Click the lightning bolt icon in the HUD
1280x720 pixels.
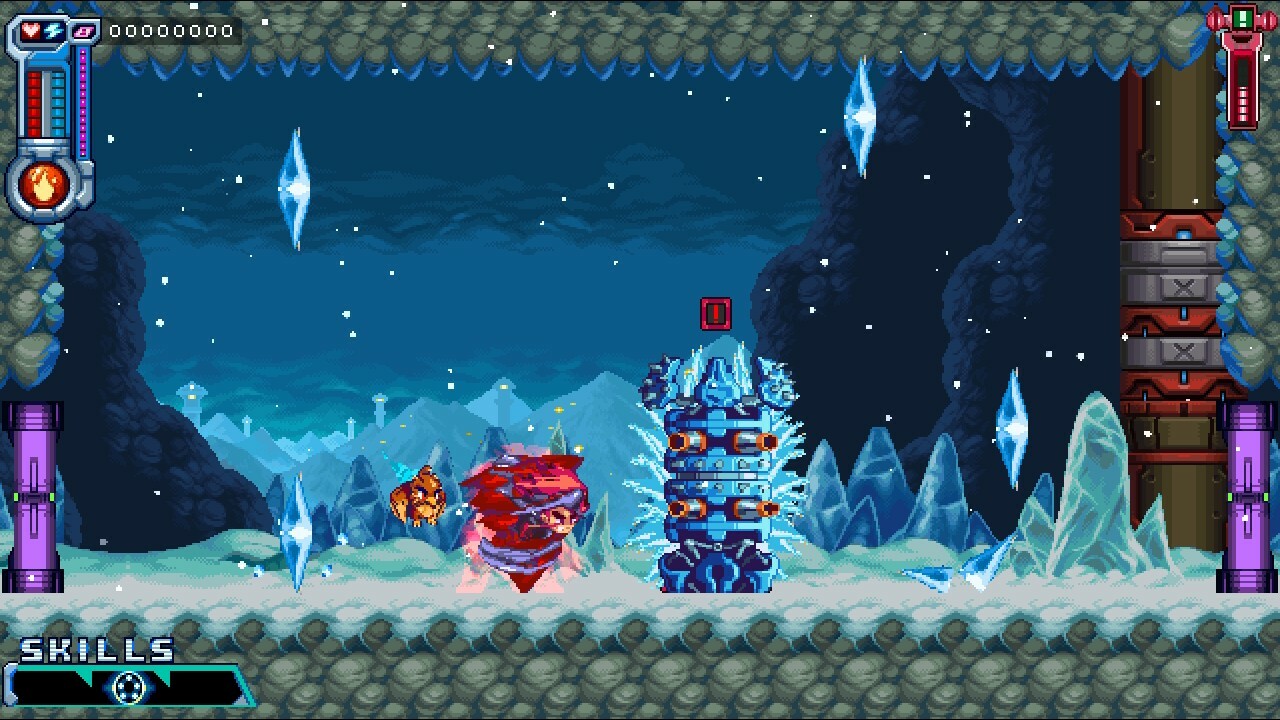pos(53,29)
